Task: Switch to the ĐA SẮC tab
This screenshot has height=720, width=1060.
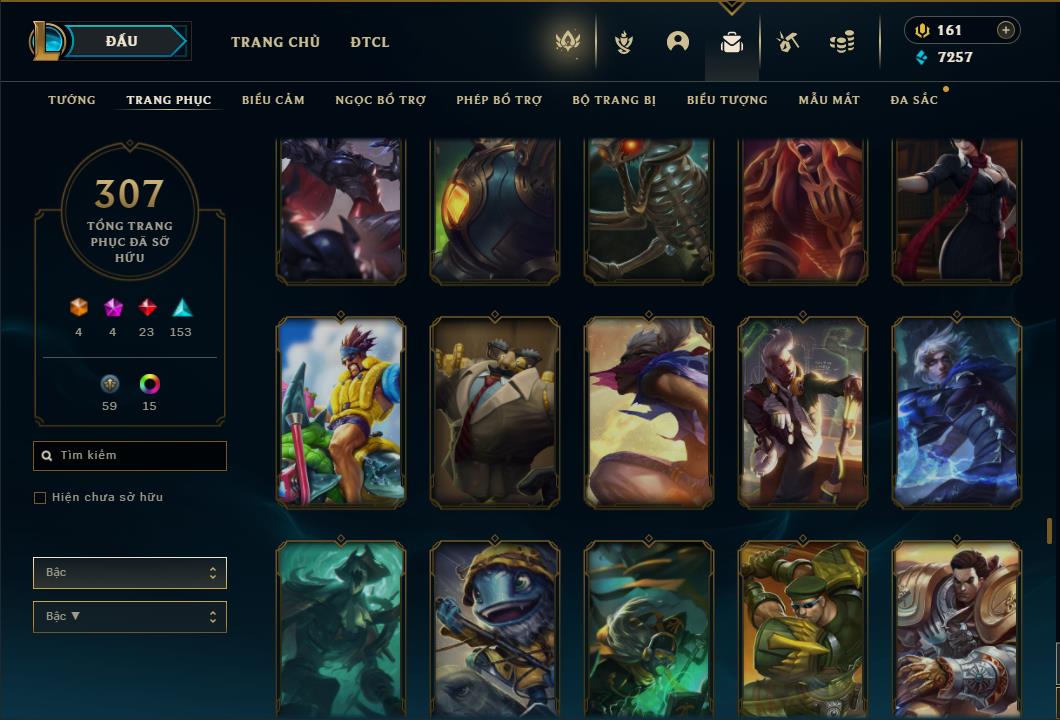Action: click(x=914, y=100)
